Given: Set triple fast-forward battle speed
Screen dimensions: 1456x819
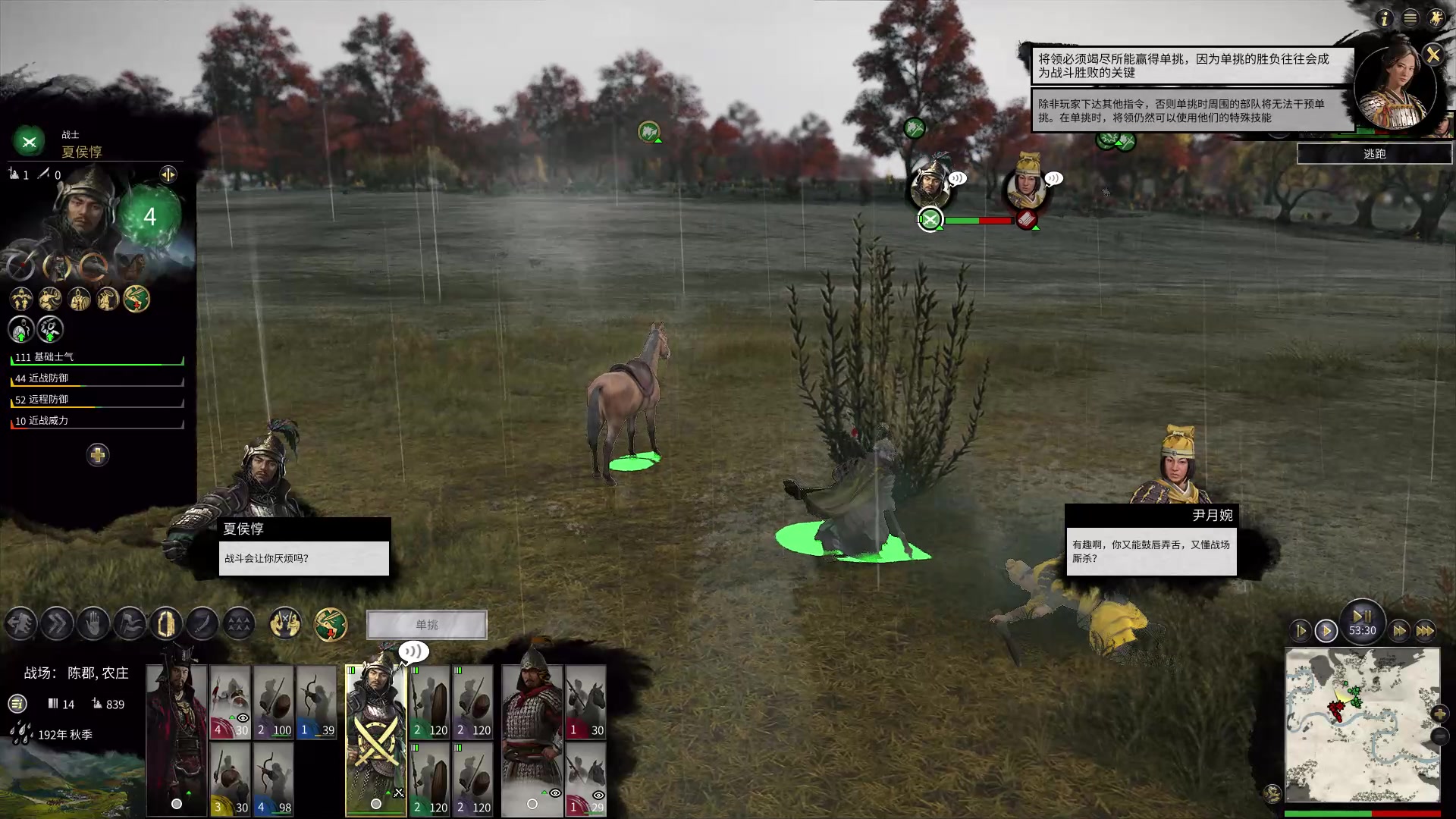Looking at the screenshot, I should pos(1425,630).
